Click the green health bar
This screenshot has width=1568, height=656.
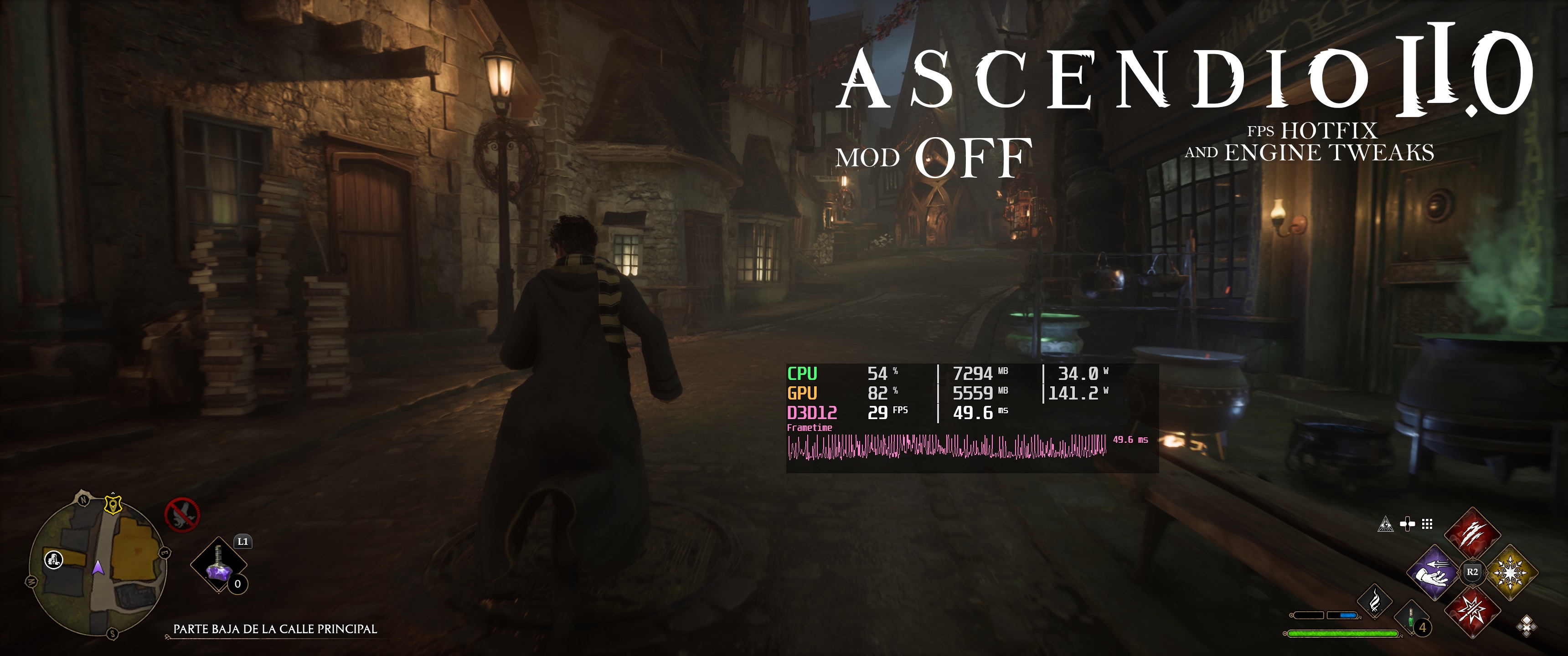coord(1343,635)
